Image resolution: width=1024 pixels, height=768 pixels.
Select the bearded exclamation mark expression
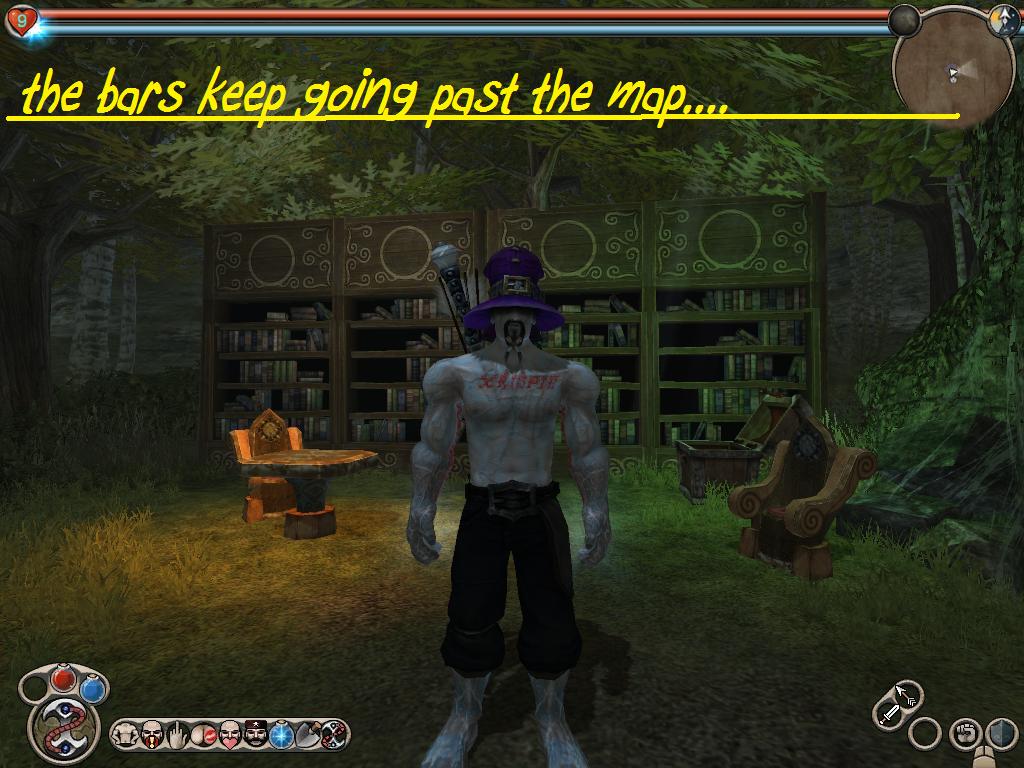click(152, 735)
